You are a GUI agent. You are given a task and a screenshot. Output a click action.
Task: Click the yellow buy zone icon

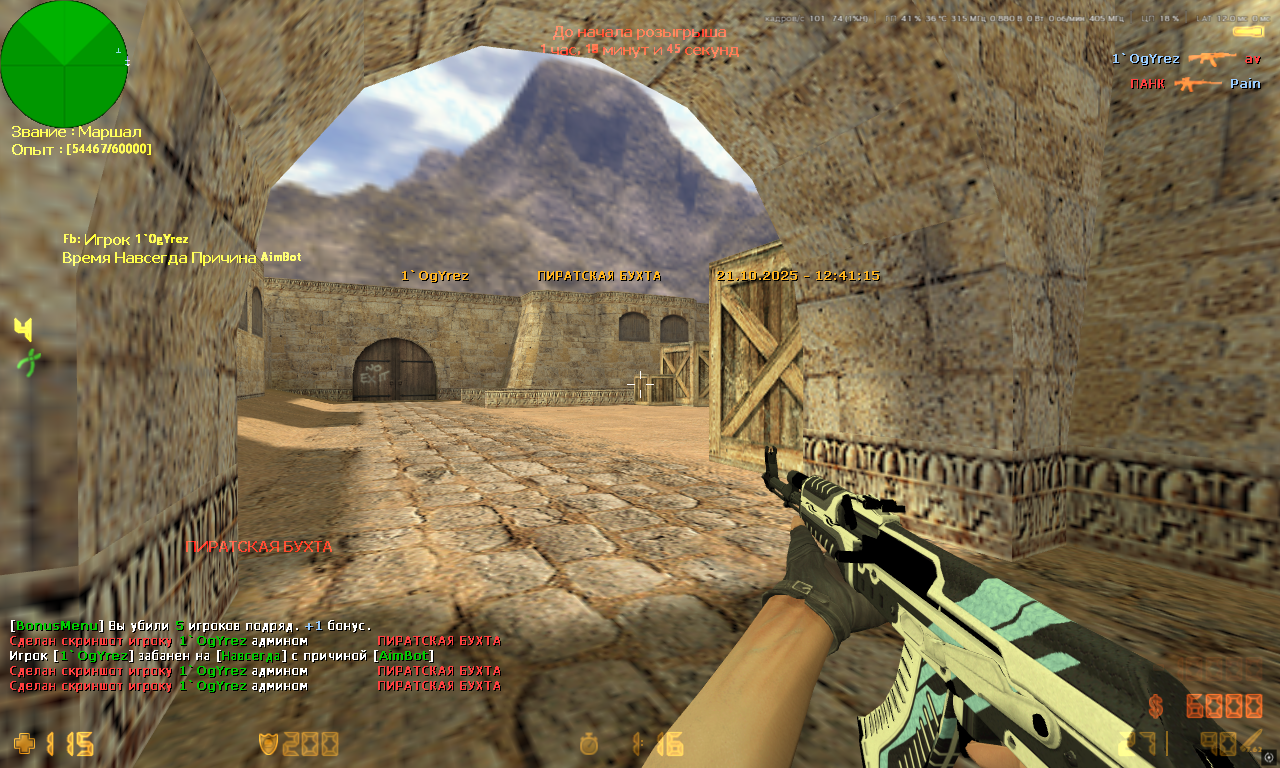coord(24,329)
